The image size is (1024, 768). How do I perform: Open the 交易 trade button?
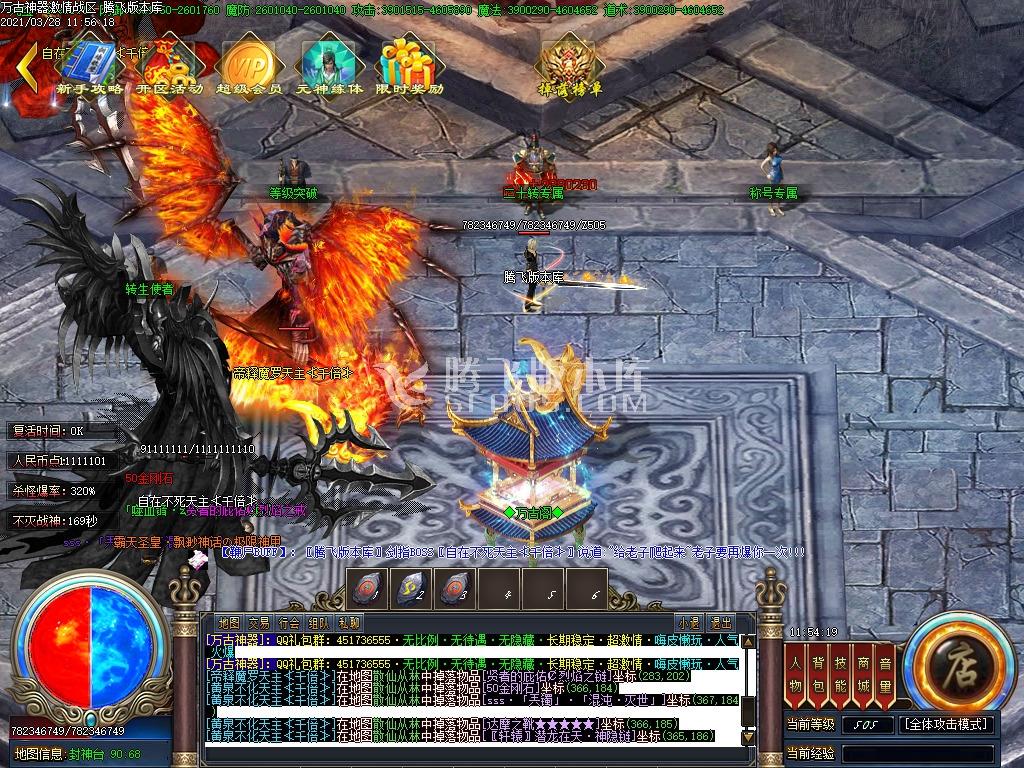[x=259, y=622]
